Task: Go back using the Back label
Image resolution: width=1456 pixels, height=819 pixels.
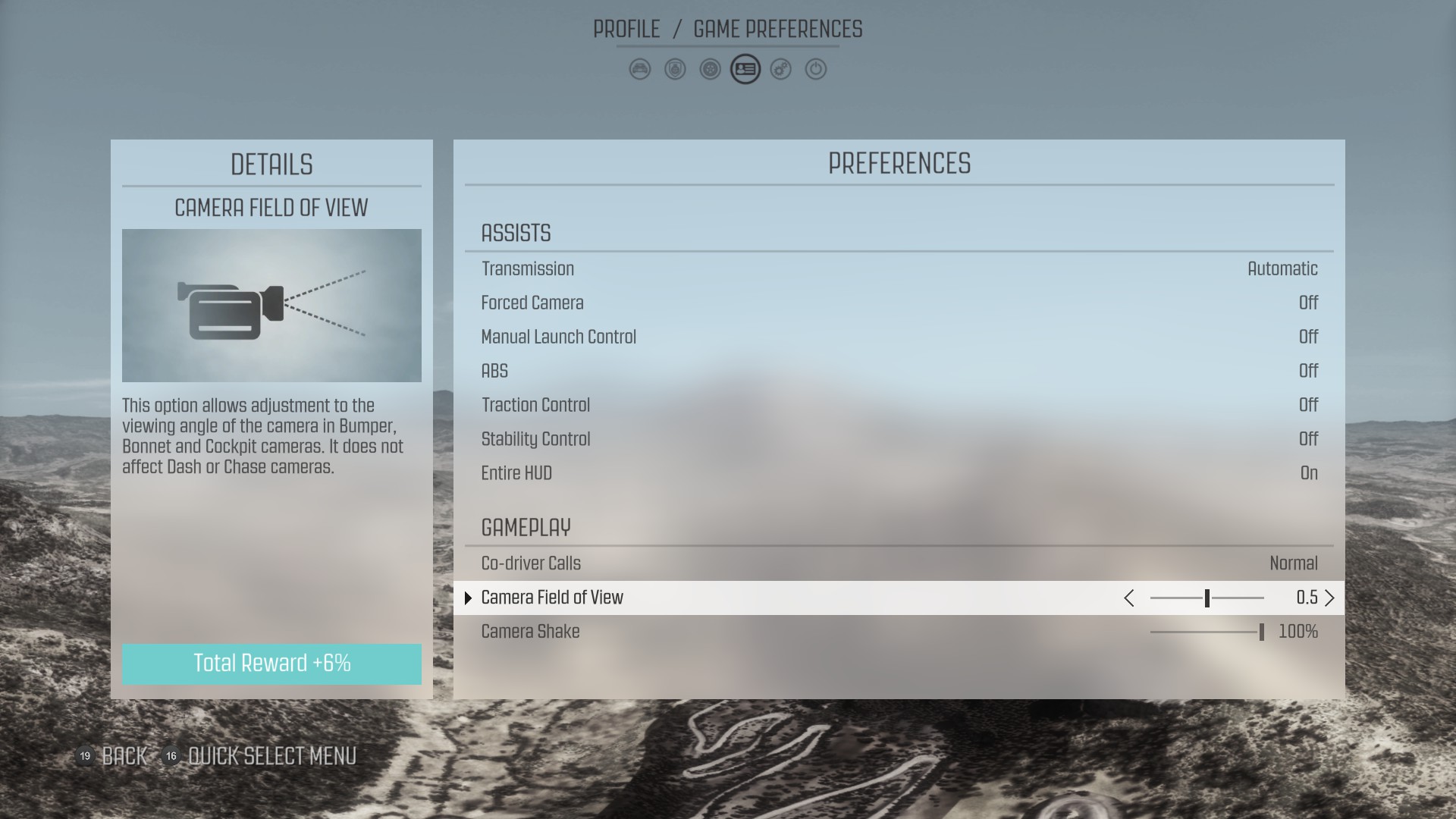Action: pos(124,756)
